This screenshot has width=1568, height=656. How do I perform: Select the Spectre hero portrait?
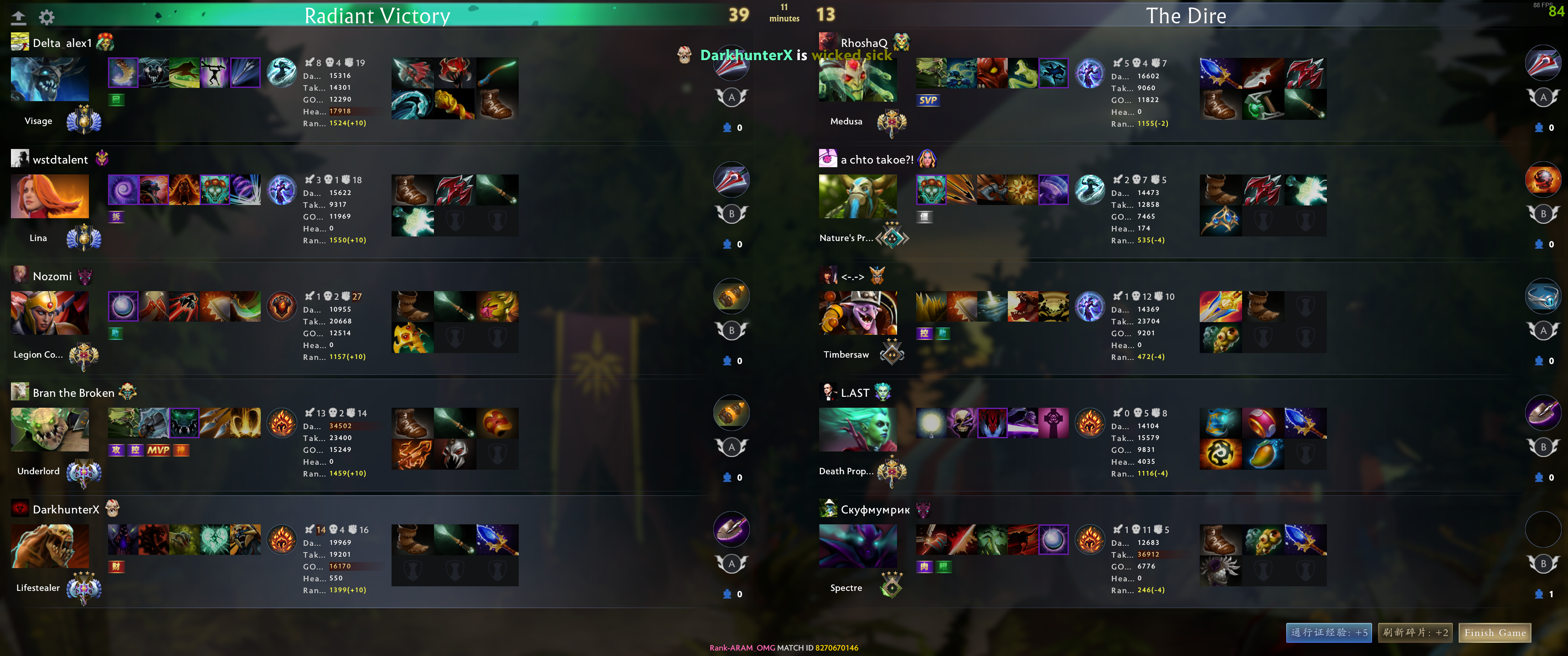coord(857,546)
